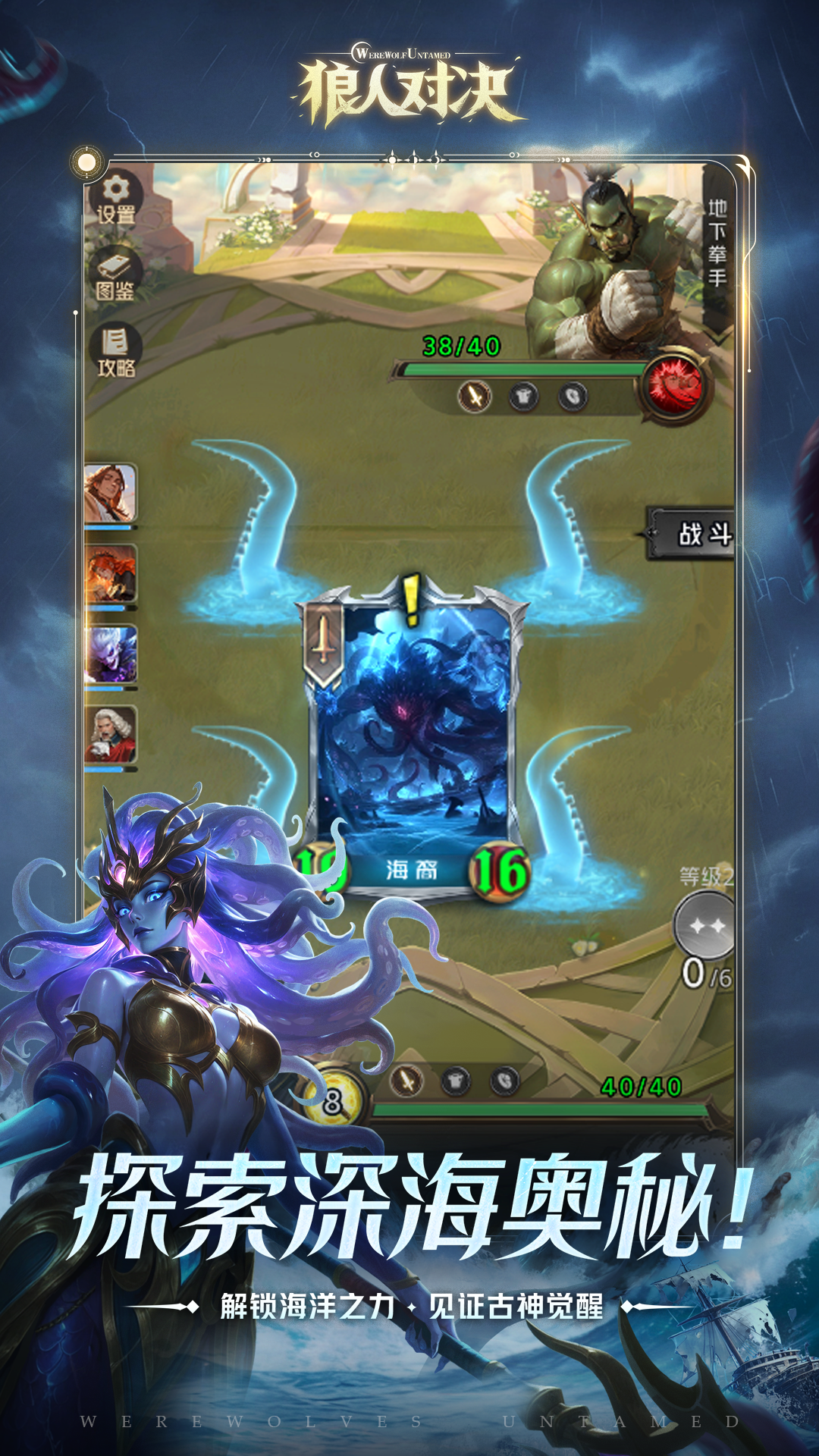Click the enemy's sword equipment slot
The image size is (819, 1456).
pos(475,396)
